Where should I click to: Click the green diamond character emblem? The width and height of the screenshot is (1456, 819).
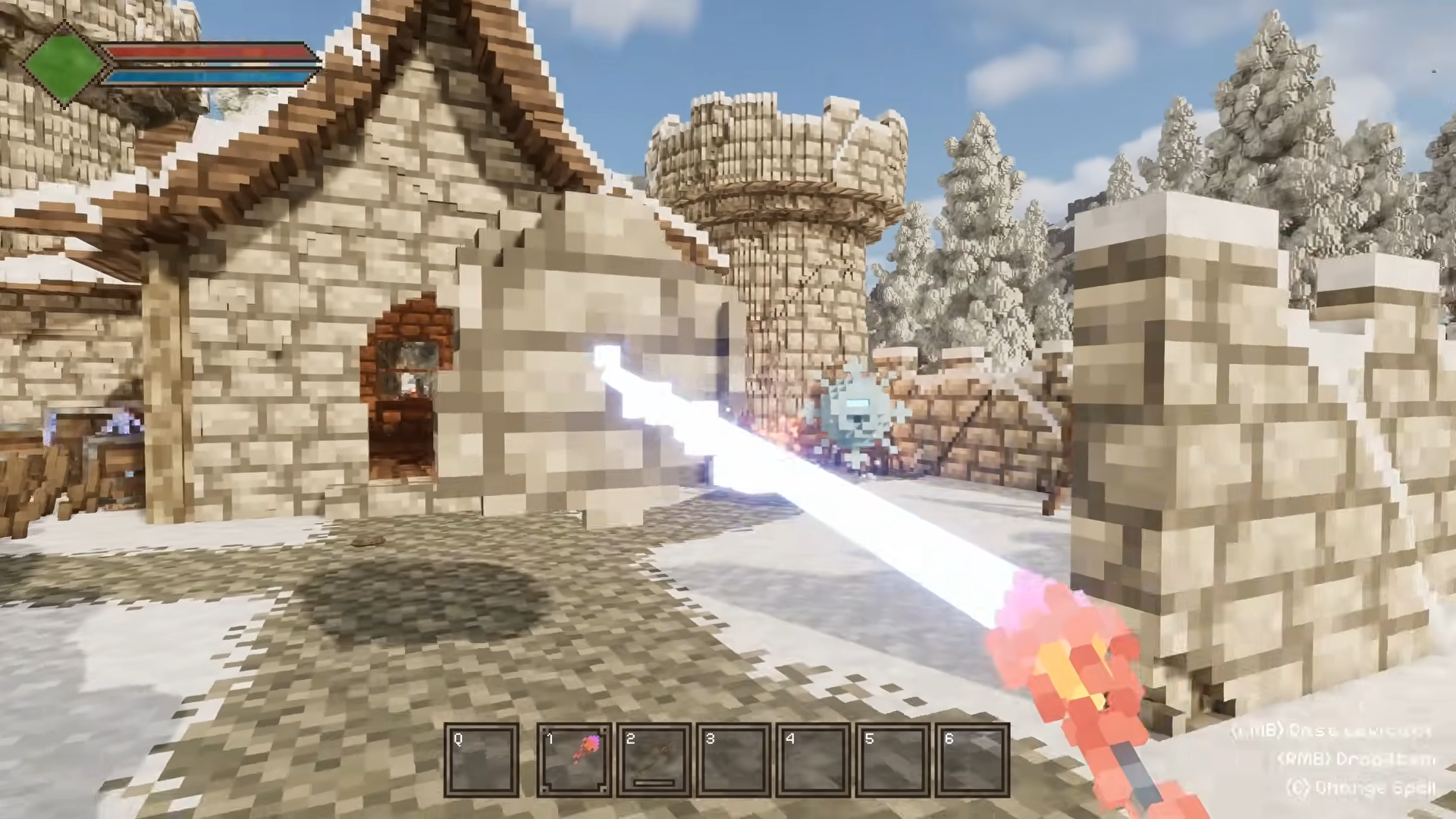pyautogui.click(x=64, y=64)
